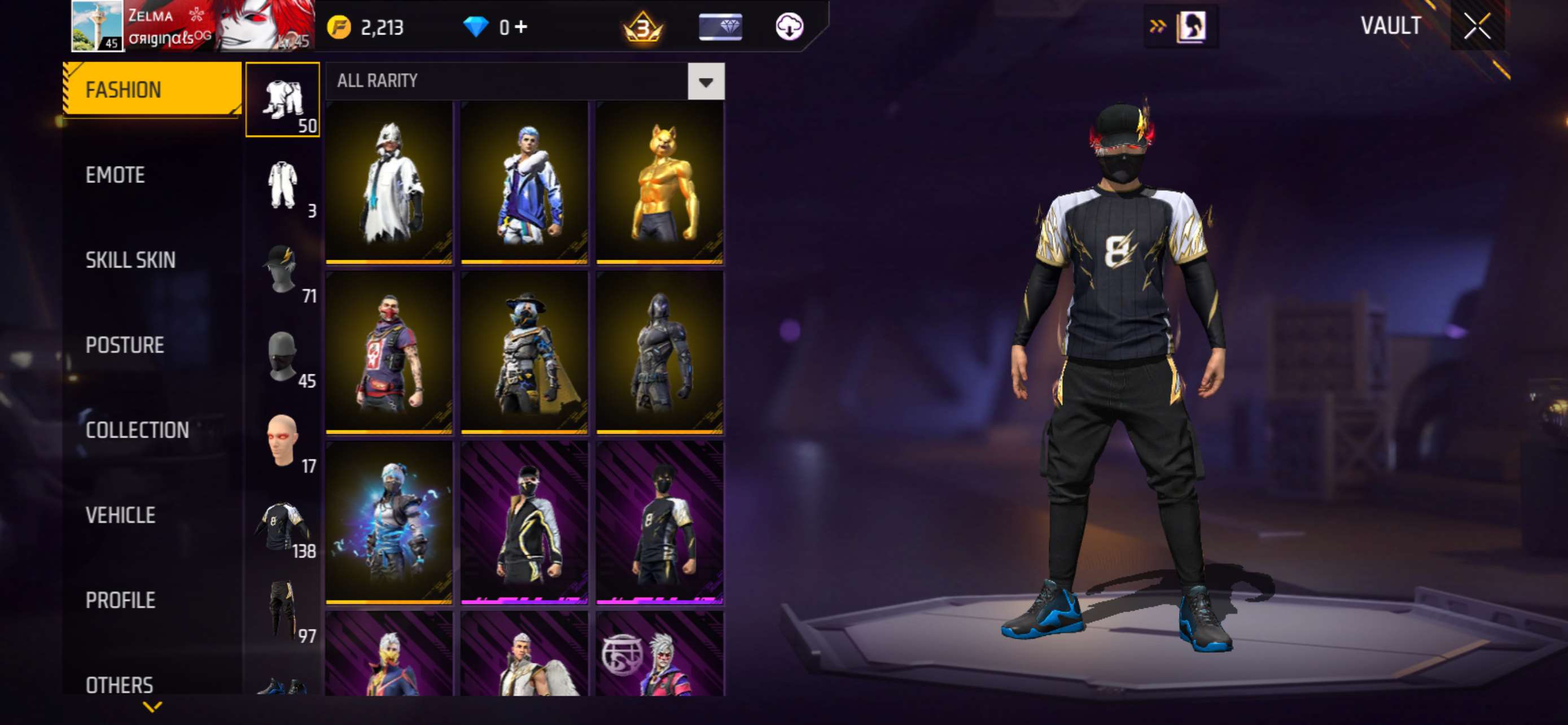The image size is (1568, 725).
Task: Open Zelma's profile avatar
Action: click(x=99, y=27)
